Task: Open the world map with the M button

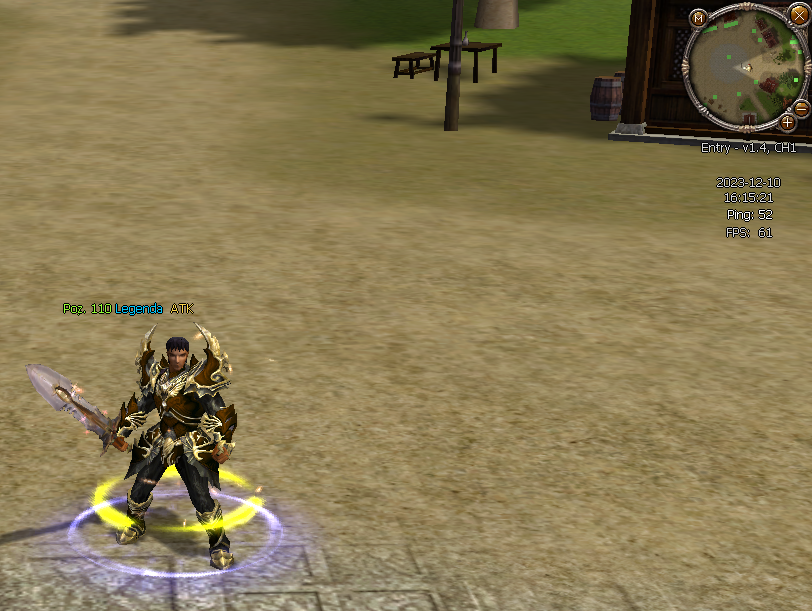Action: [698, 18]
